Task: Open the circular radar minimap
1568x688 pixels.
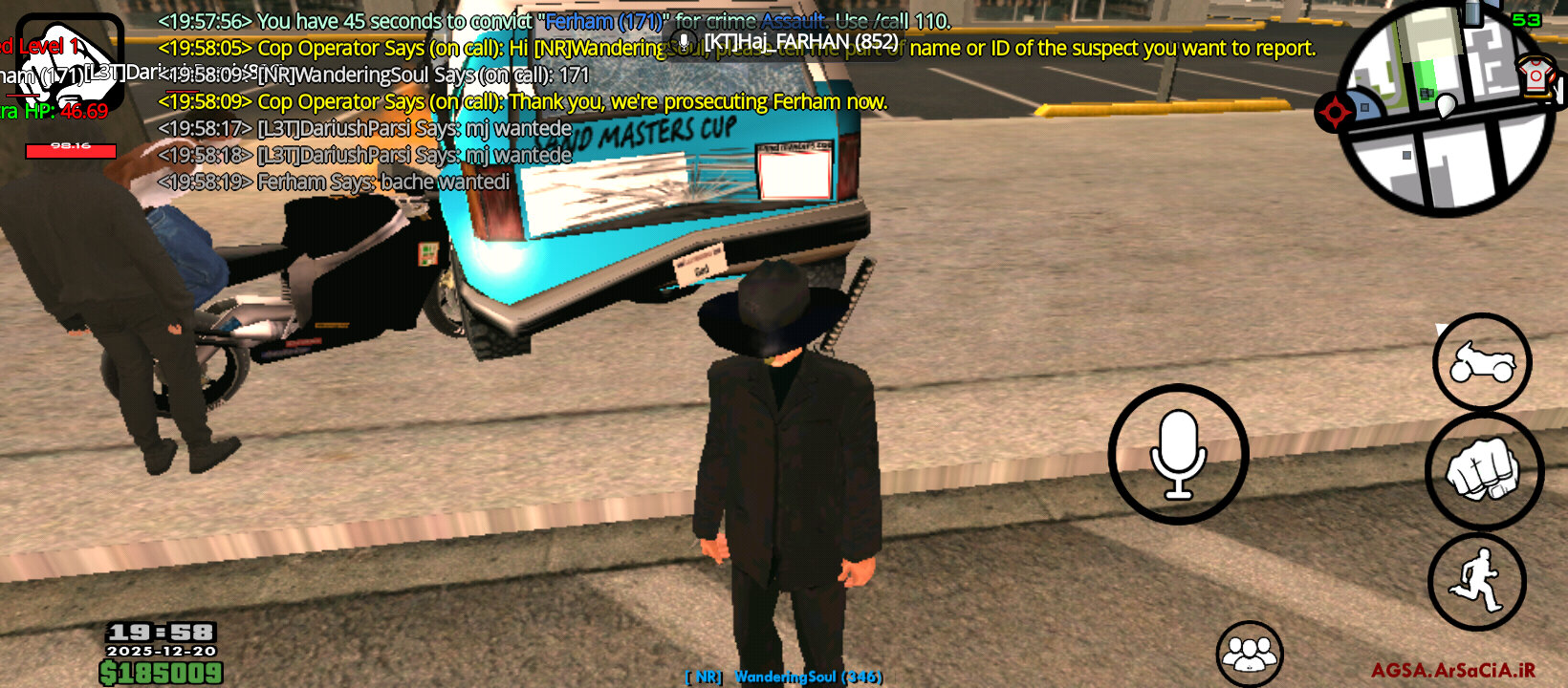Action: (1445, 112)
